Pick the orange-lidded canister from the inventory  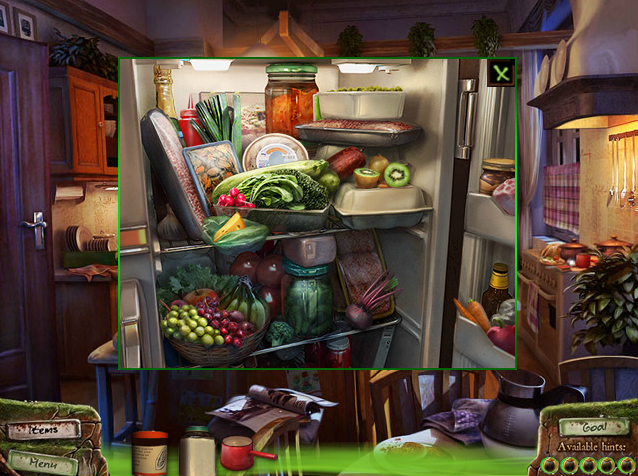(x=150, y=452)
